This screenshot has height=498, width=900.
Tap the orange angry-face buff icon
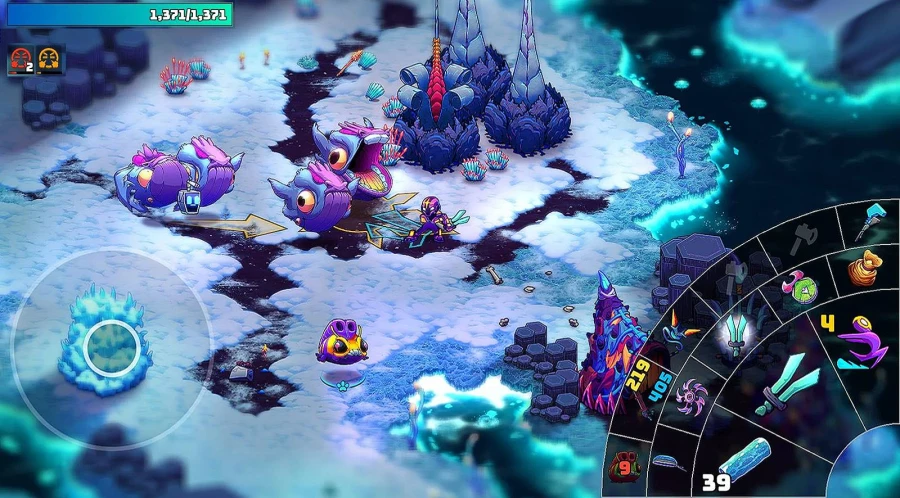pos(47,61)
